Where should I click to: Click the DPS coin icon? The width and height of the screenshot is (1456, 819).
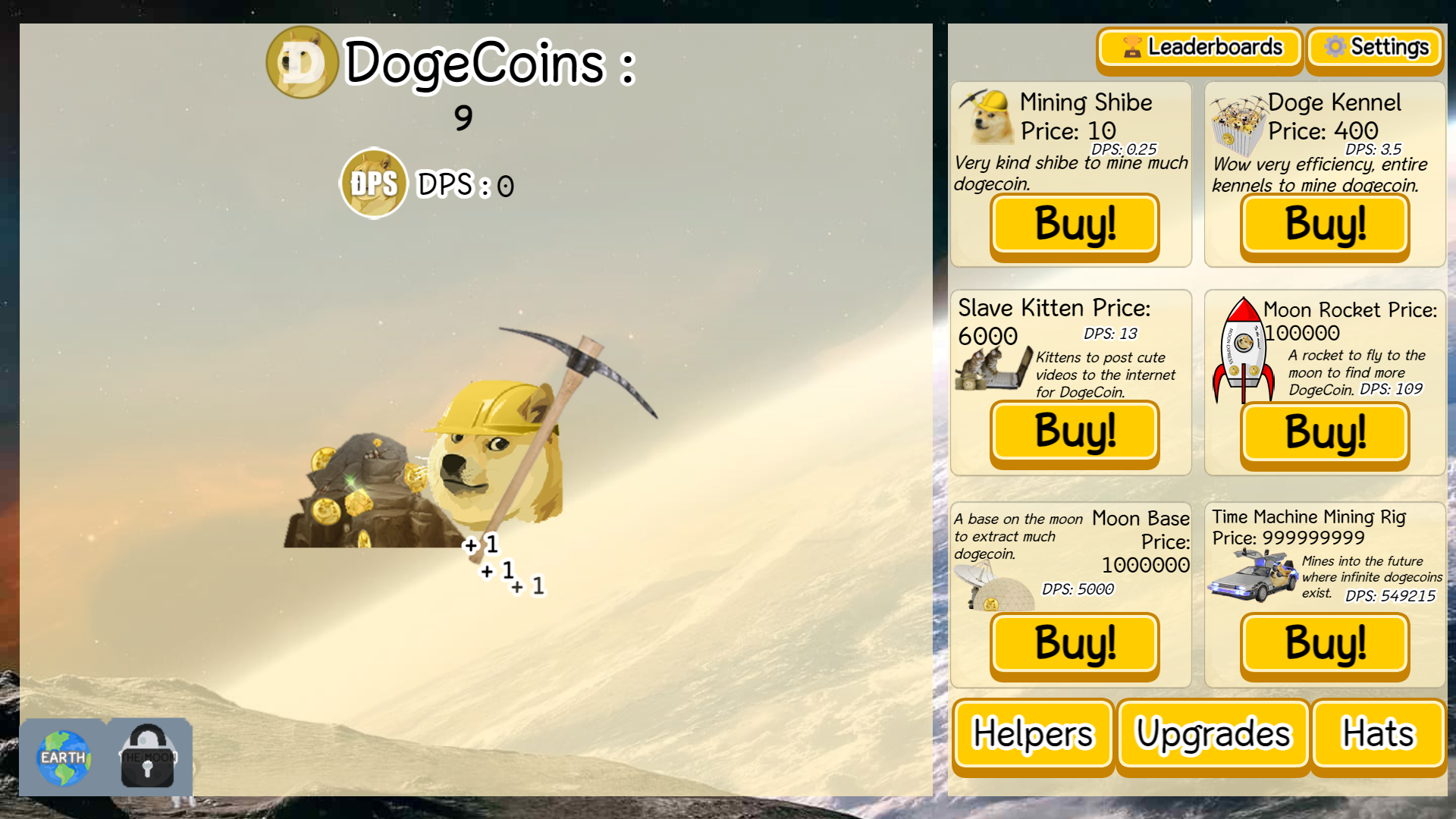click(x=373, y=183)
